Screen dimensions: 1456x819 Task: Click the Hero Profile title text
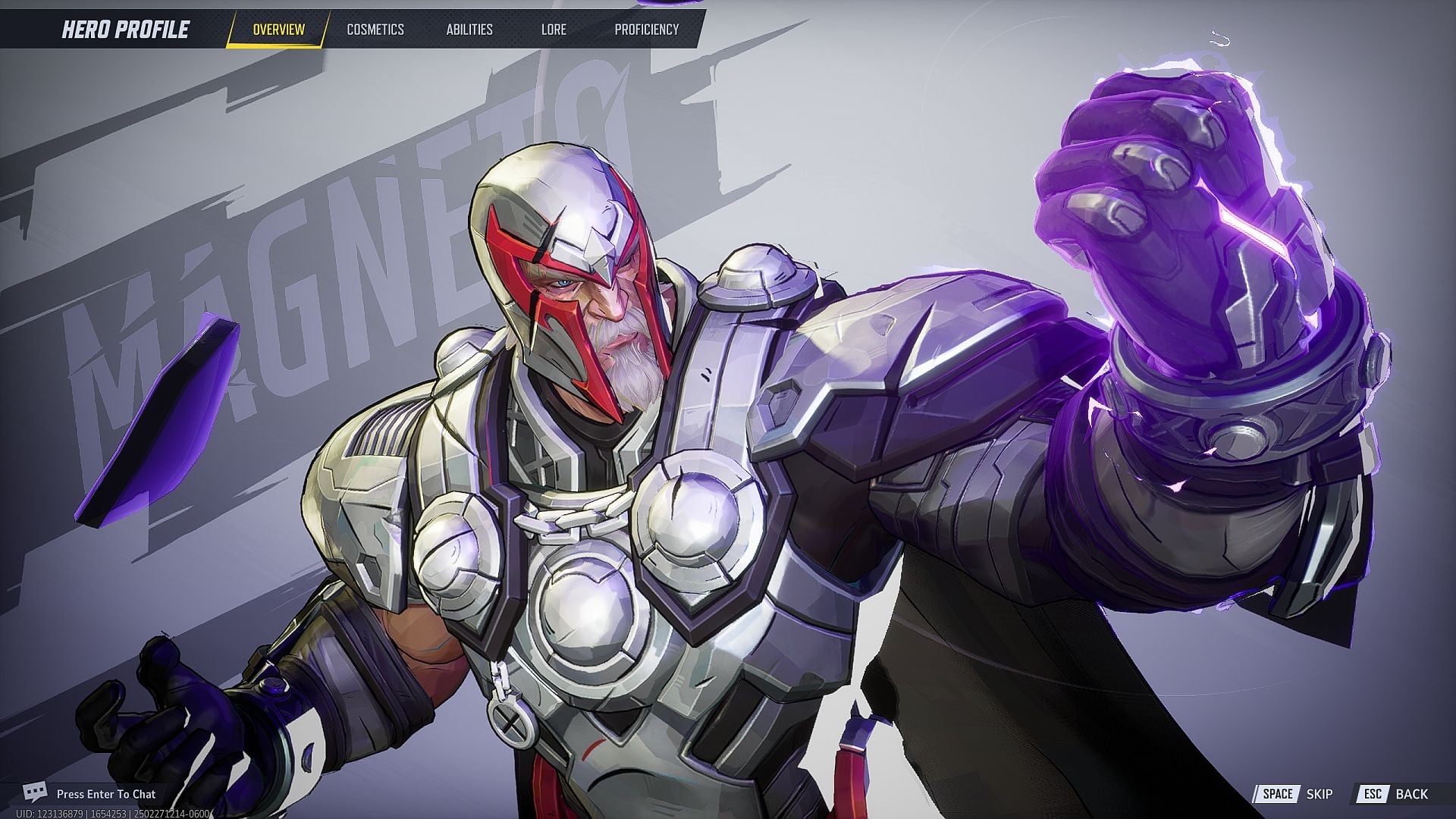click(124, 30)
